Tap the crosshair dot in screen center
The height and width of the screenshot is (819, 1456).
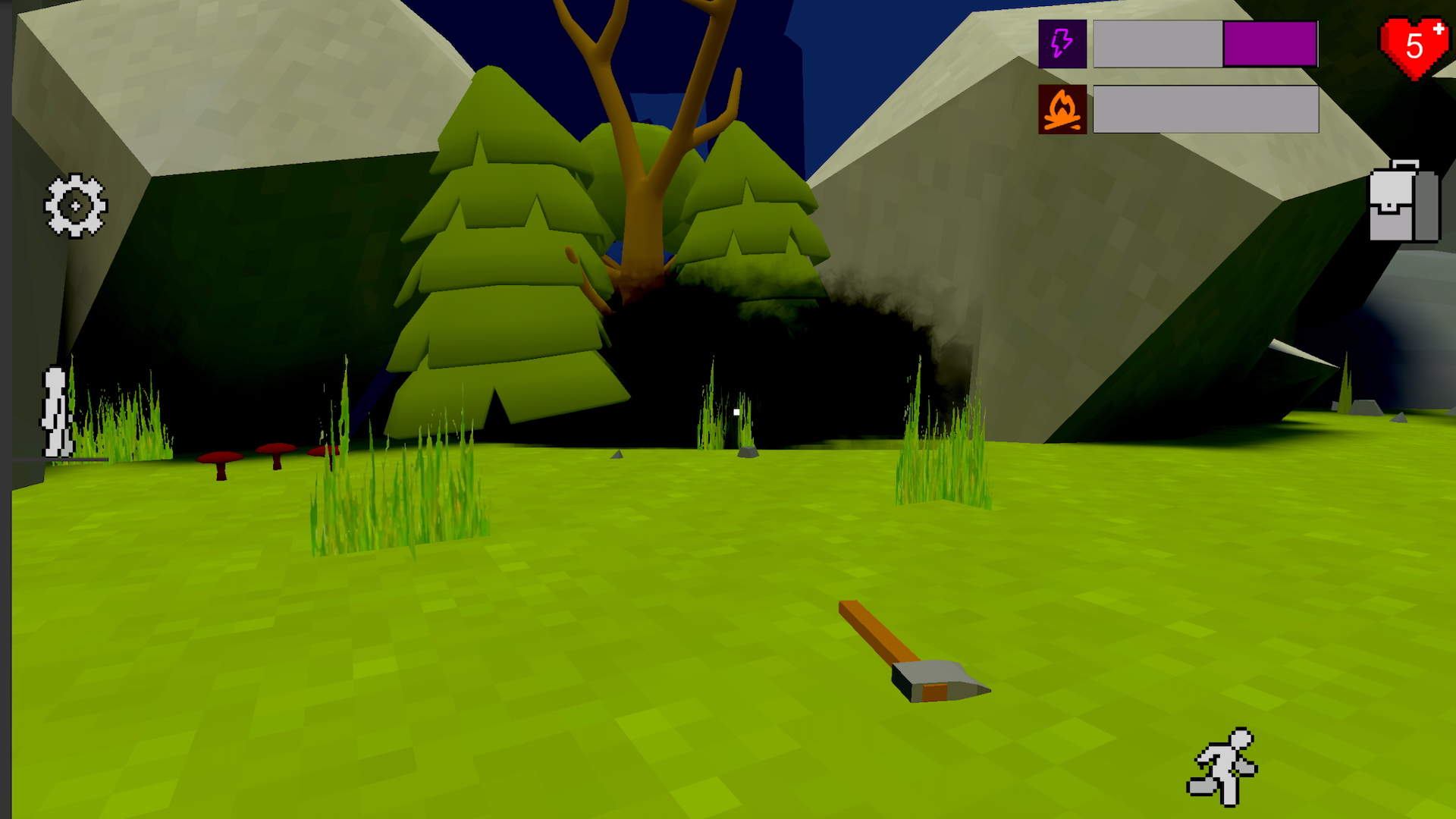(x=737, y=410)
